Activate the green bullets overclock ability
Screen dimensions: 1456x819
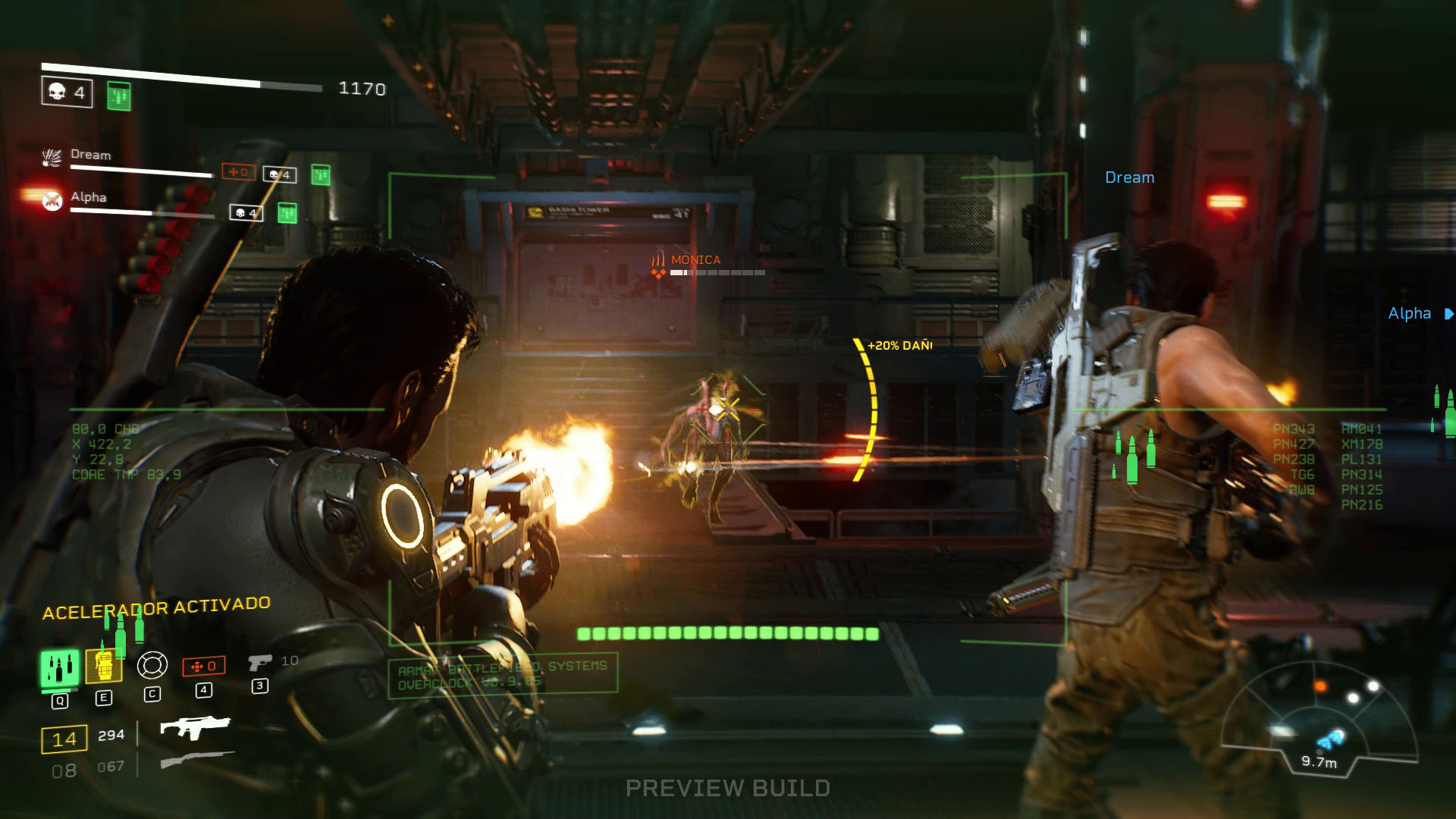pos(59,668)
